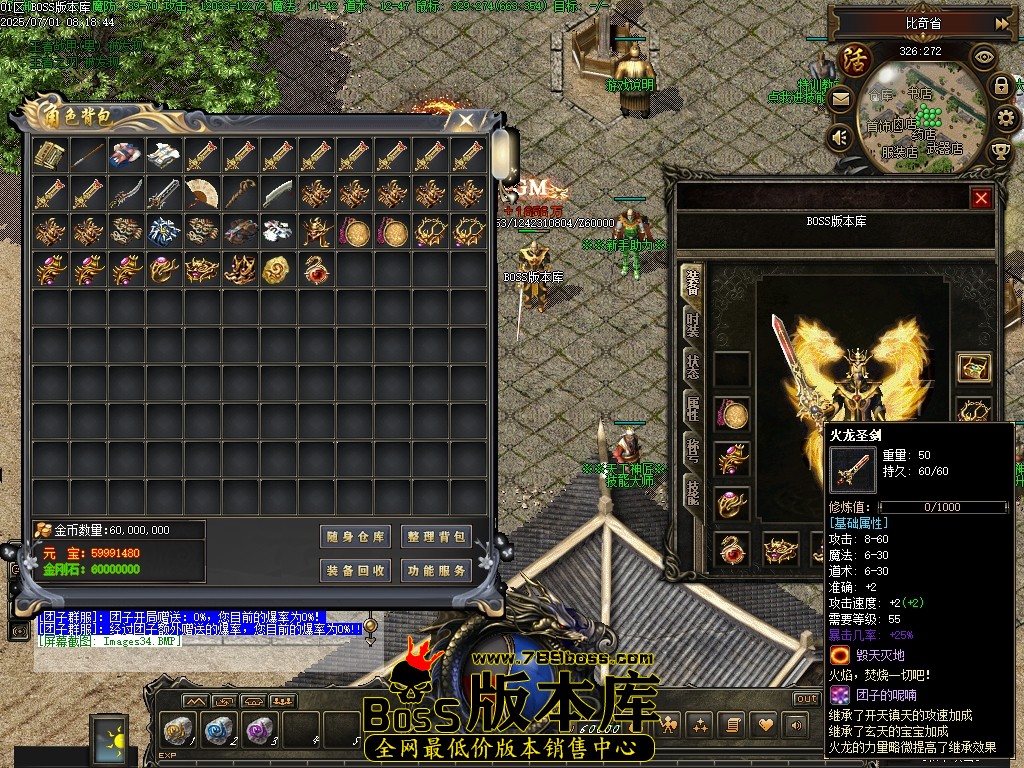Click the padlock icon beside the minimap
The width and height of the screenshot is (1024, 768).
tap(1000, 86)
